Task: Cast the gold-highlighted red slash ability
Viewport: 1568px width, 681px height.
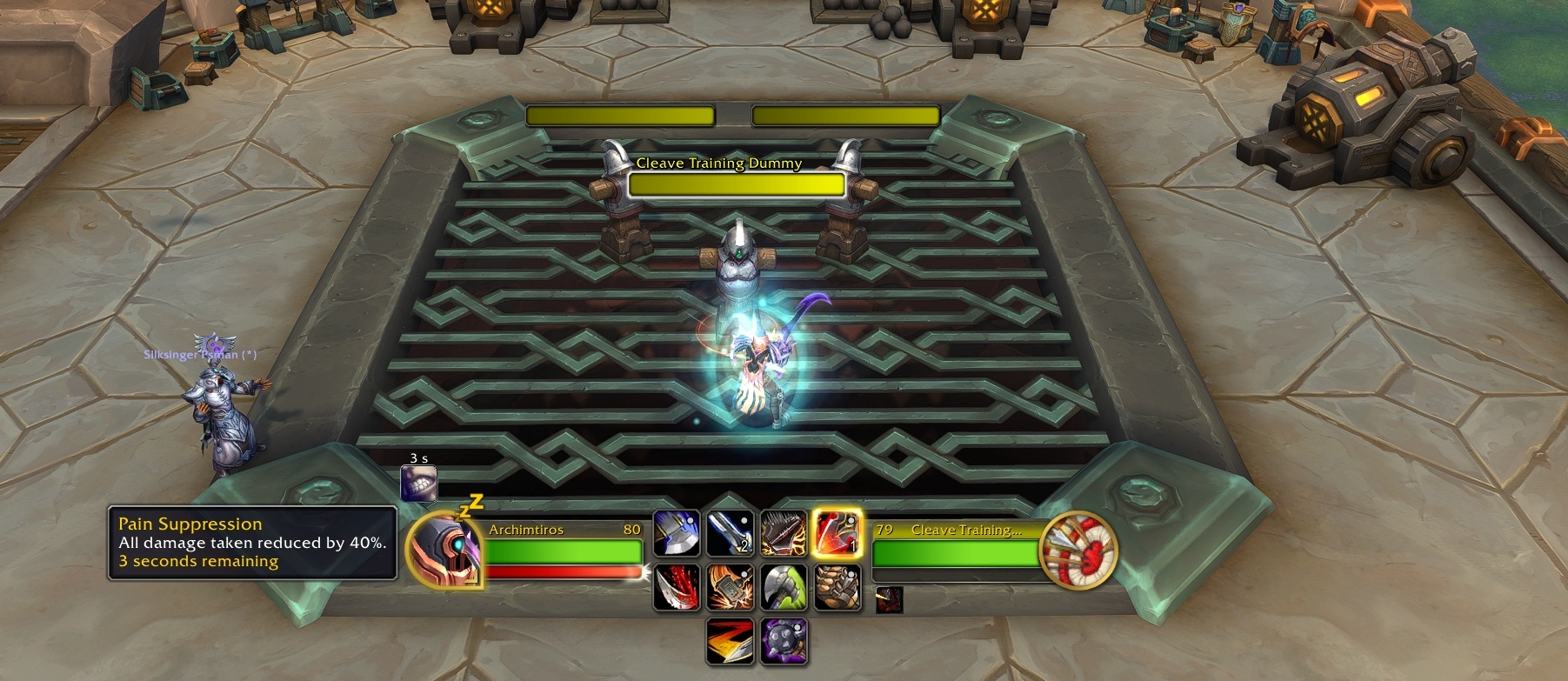Action: 837,532
